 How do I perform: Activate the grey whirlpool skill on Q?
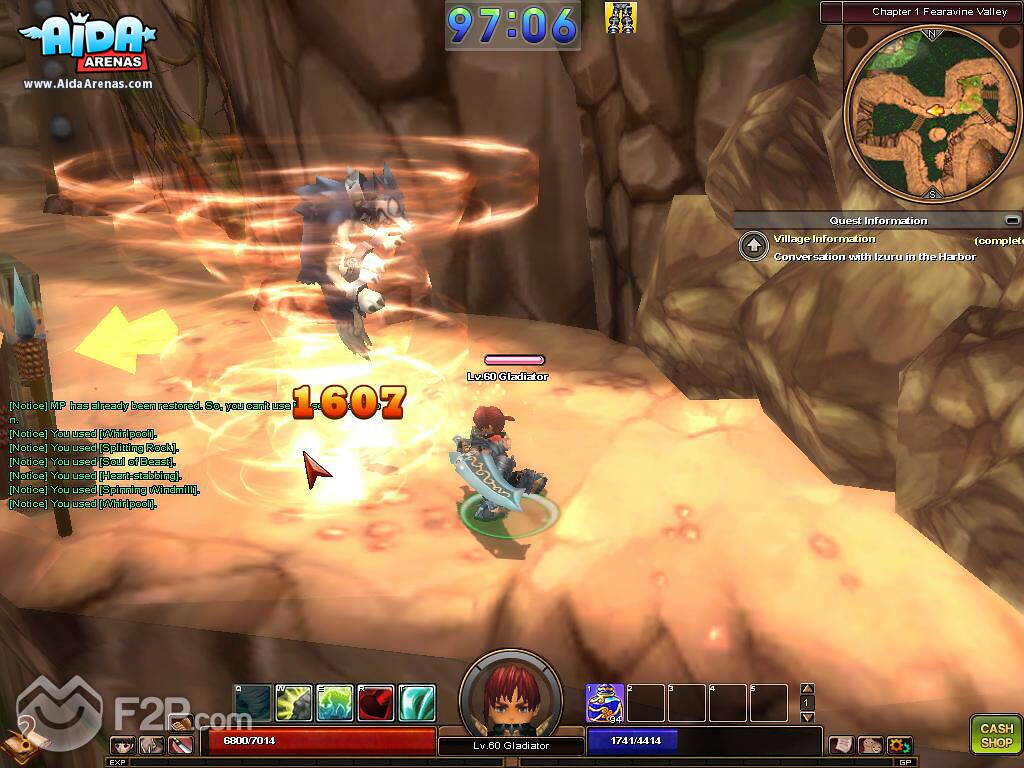tap(253, 703)
